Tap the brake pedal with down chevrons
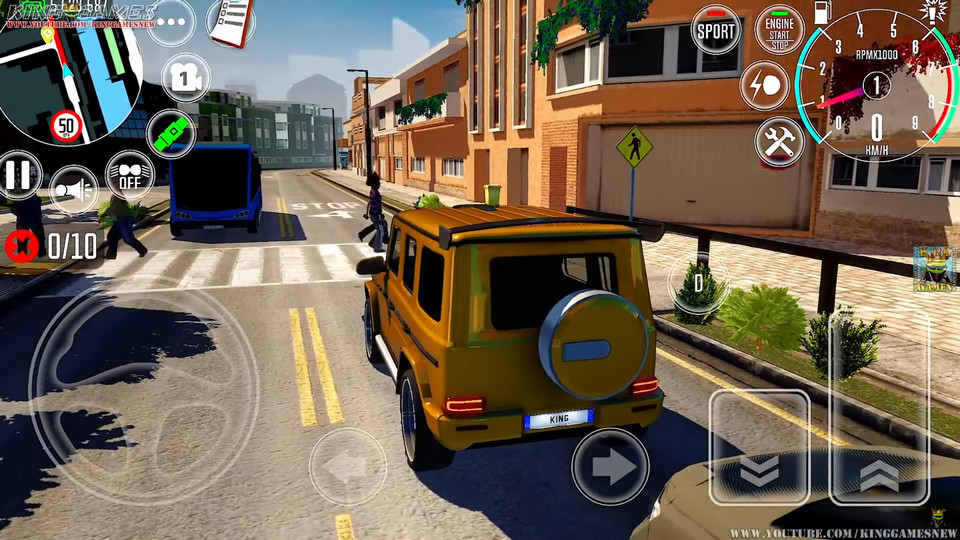Image resolution: width=960 pixels, height=540 pixels. point(759,447)
